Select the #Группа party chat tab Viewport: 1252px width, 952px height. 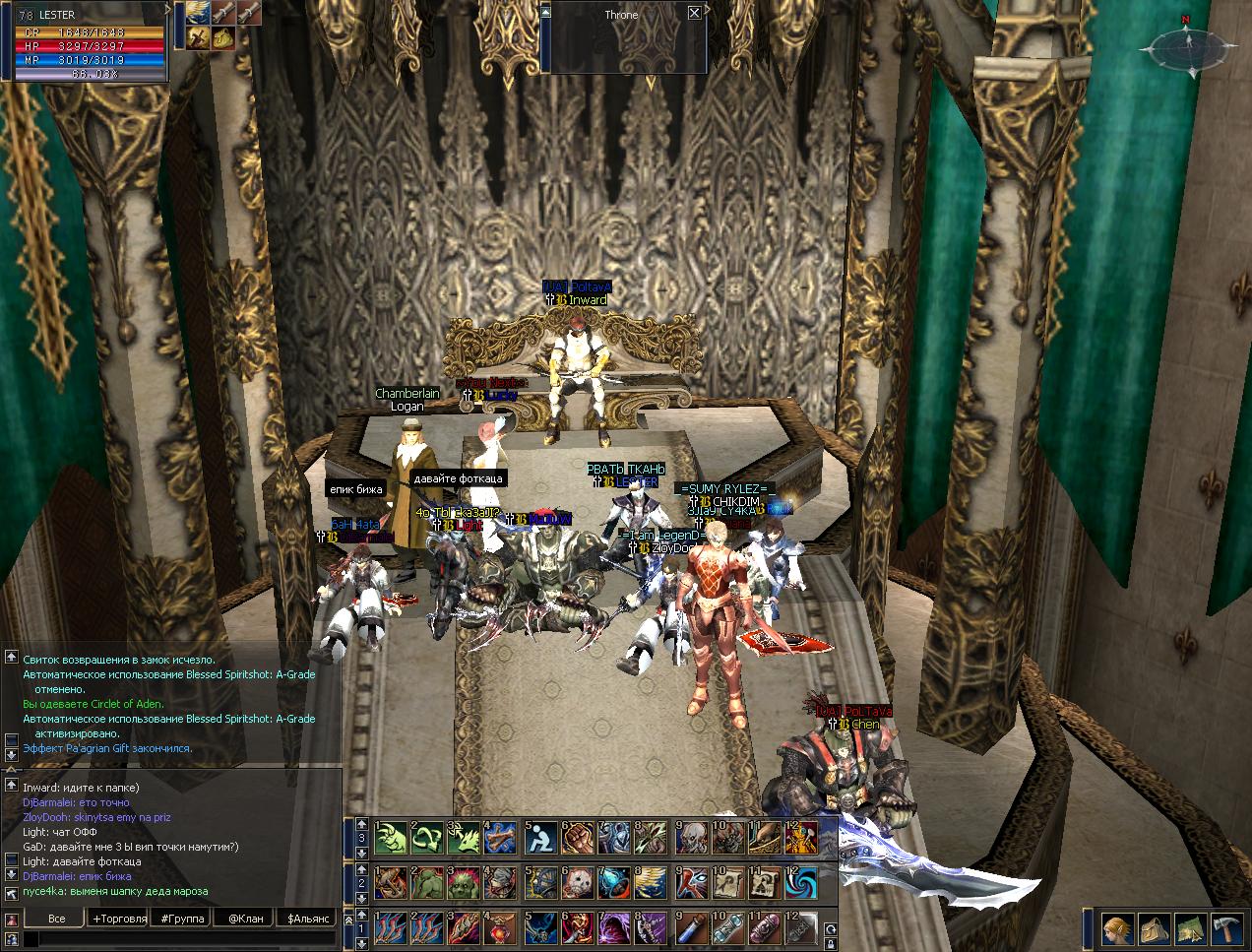[x=181, y=918]
